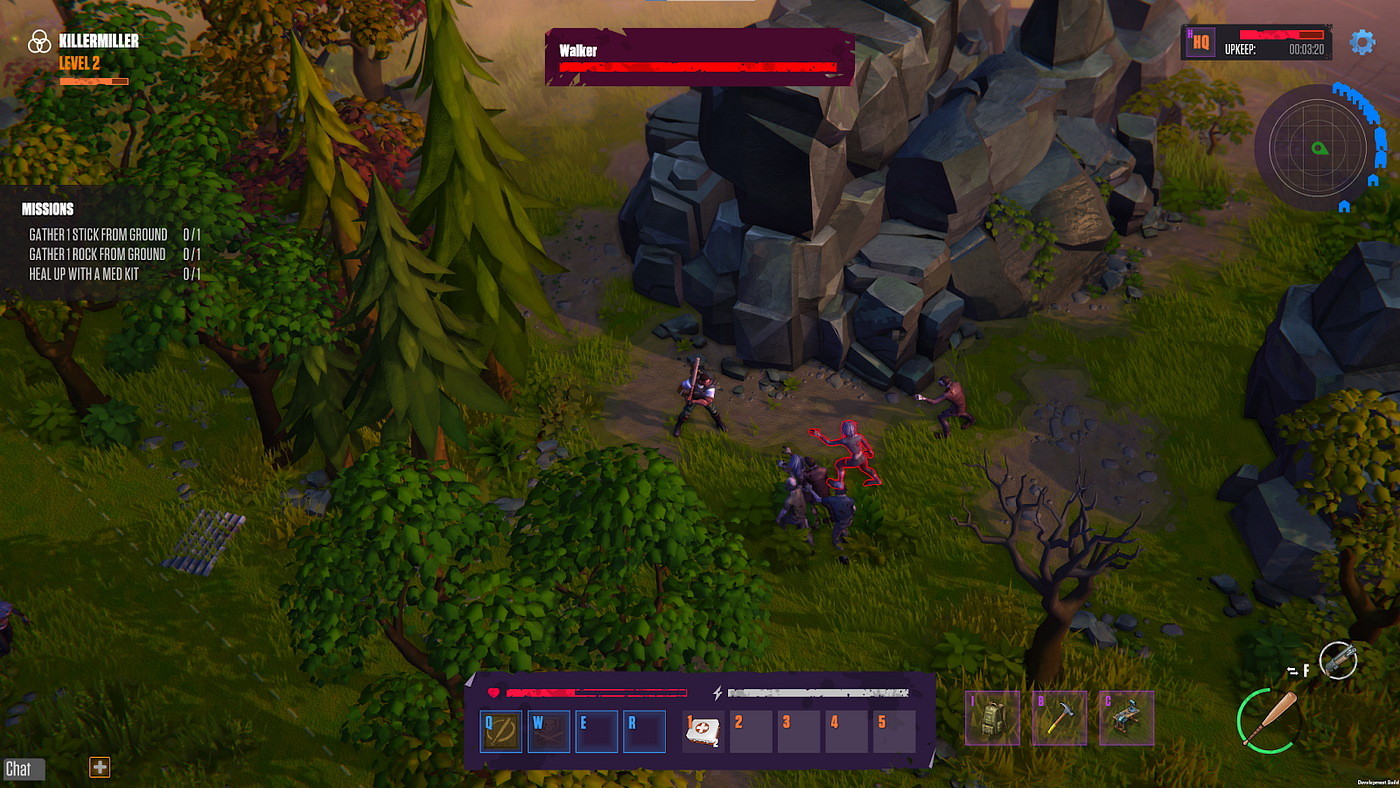
Task: Switch to the secondary weapon icon
Action: [x=1338, y=660]
